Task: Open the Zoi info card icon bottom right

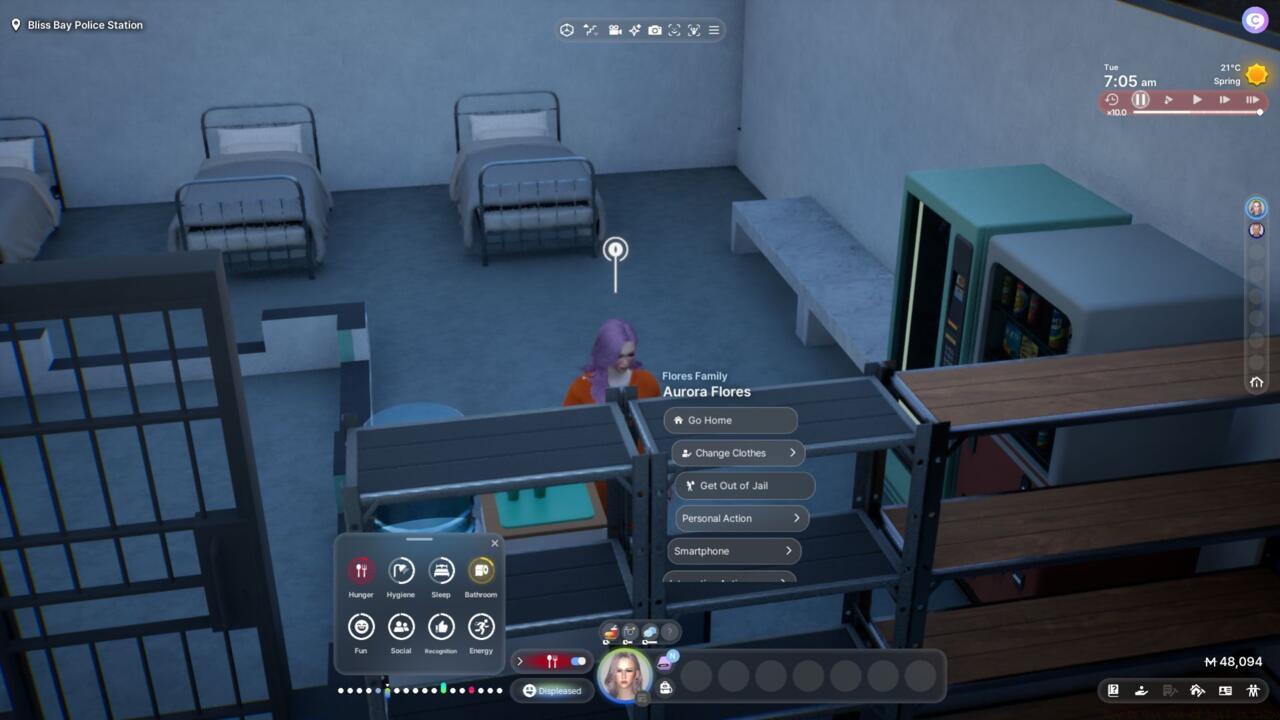Action: click(1224, 691)
